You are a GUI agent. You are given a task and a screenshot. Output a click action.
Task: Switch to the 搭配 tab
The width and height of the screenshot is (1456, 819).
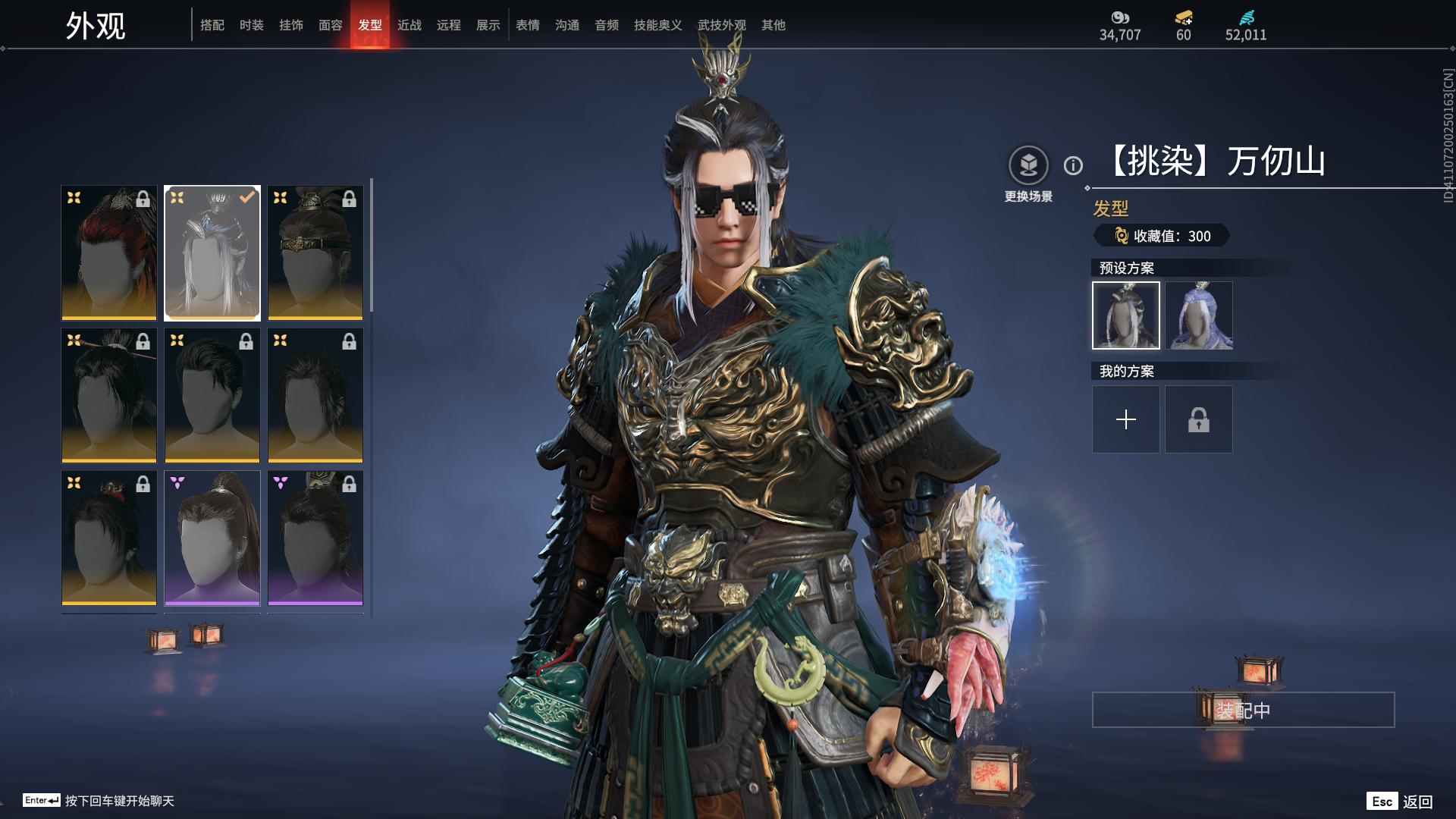click(x=212, y=25)
